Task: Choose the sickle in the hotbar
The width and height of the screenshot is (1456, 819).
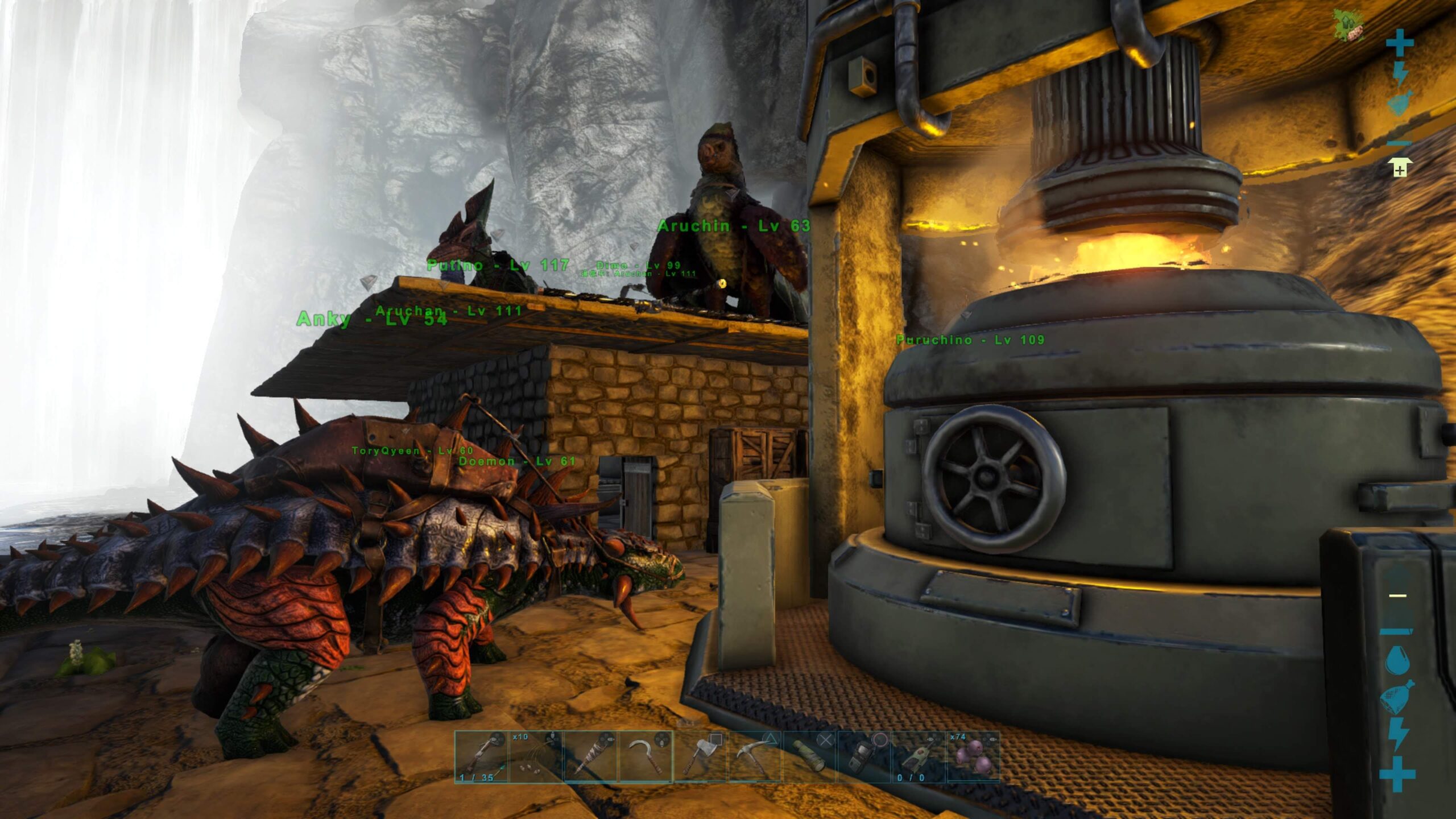Action: tap(645, 756)
